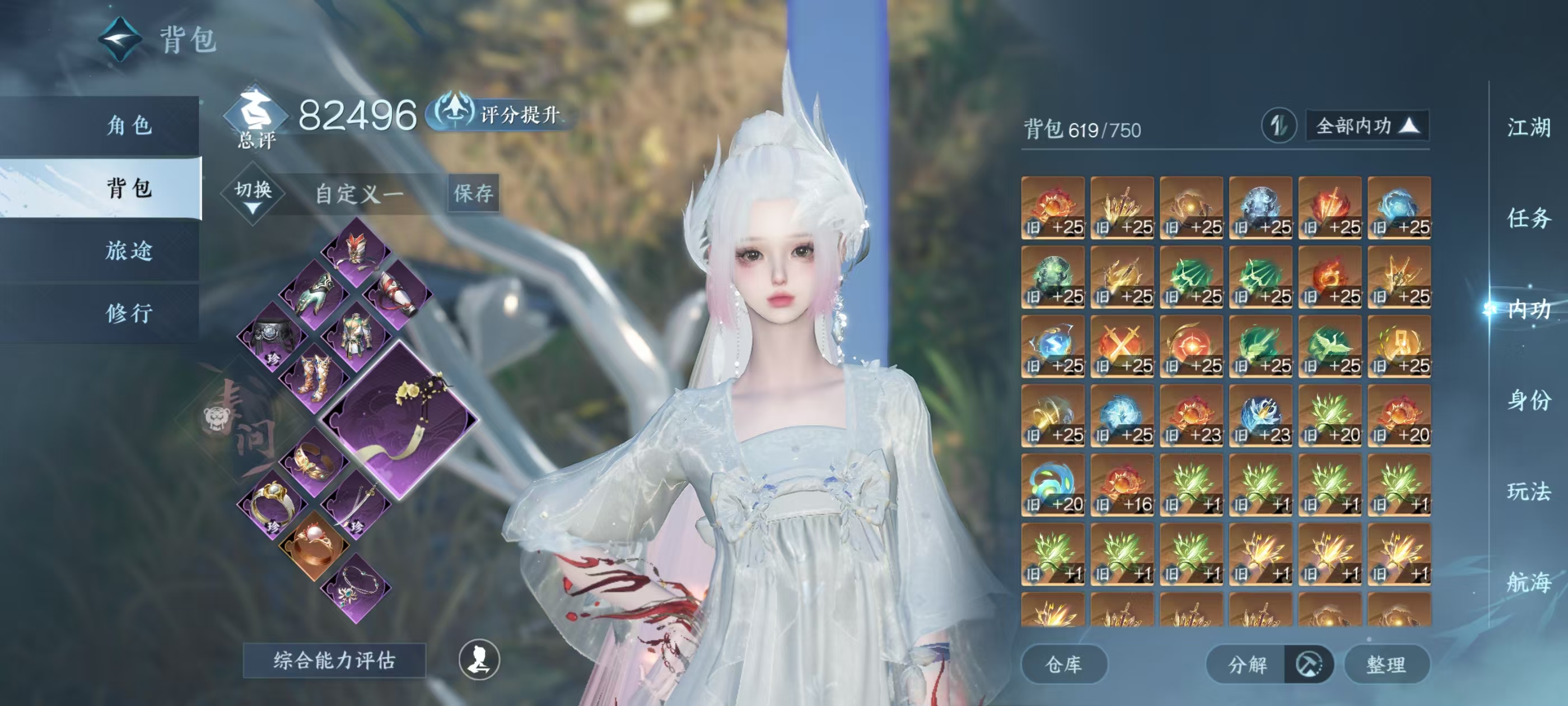
Task: Open the 全部内功 filter dropdown
Action: [x=1367, y=126]
